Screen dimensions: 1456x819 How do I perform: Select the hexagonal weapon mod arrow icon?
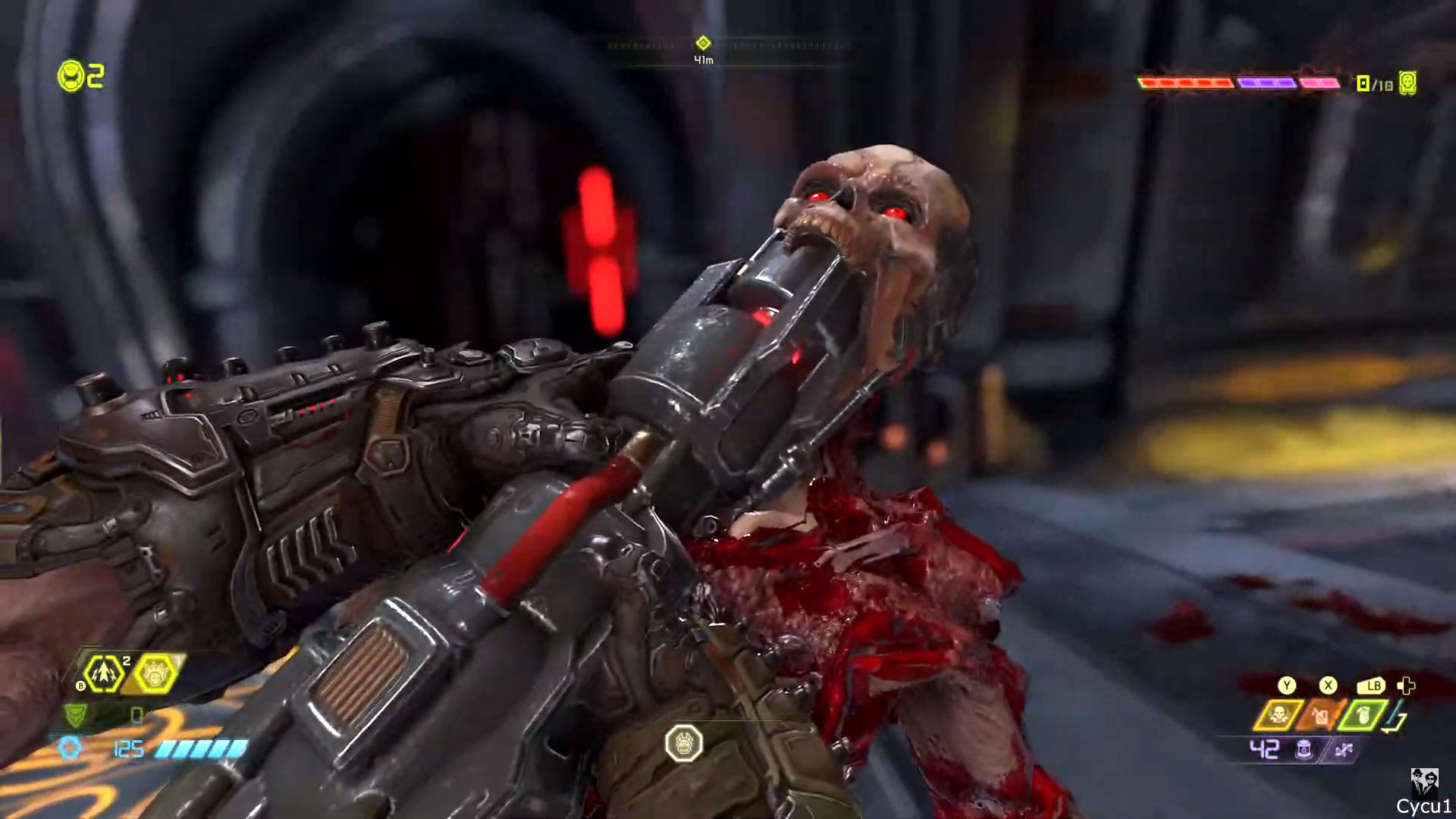click(104, 673)
